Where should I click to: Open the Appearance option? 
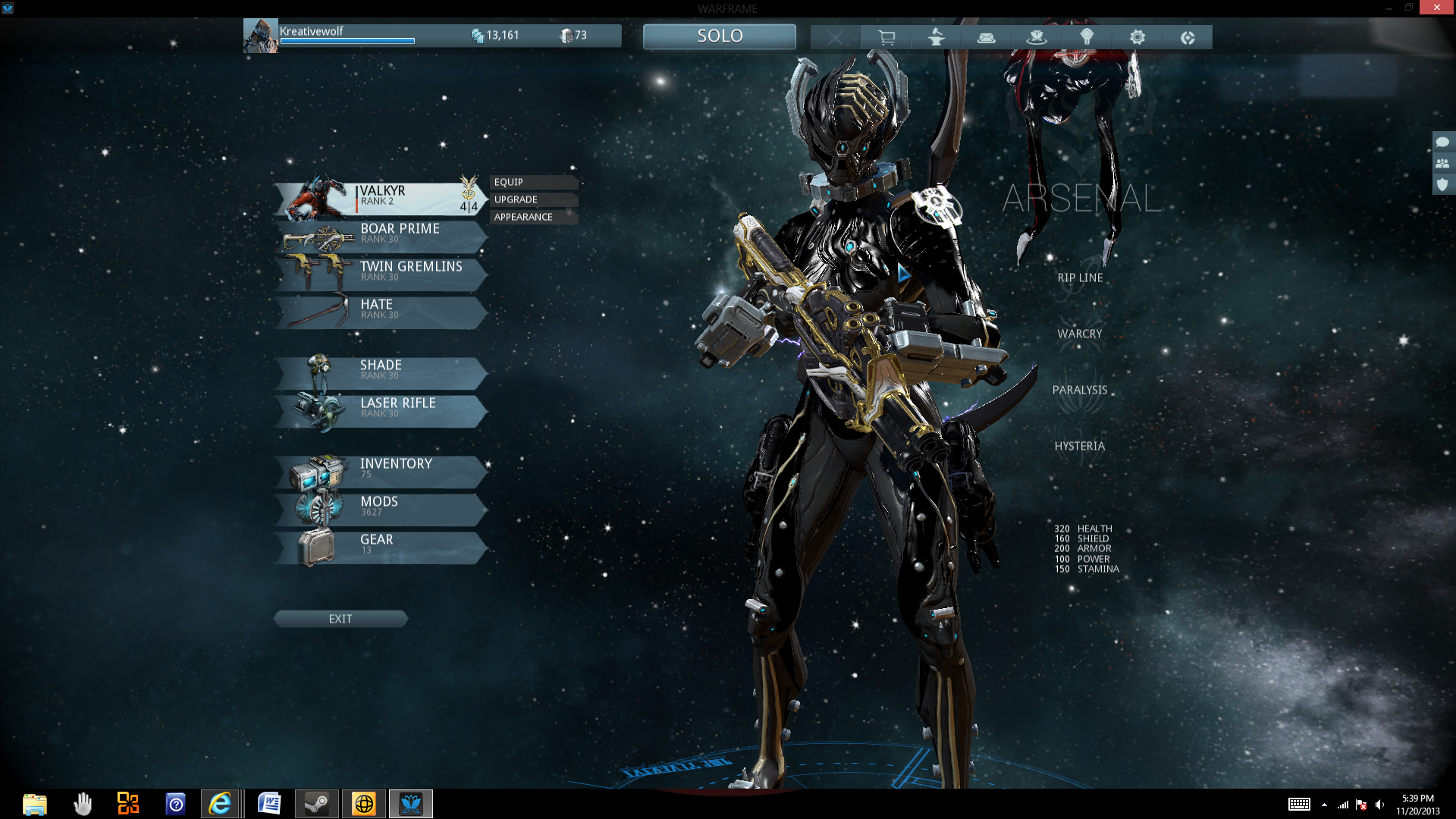533,217
